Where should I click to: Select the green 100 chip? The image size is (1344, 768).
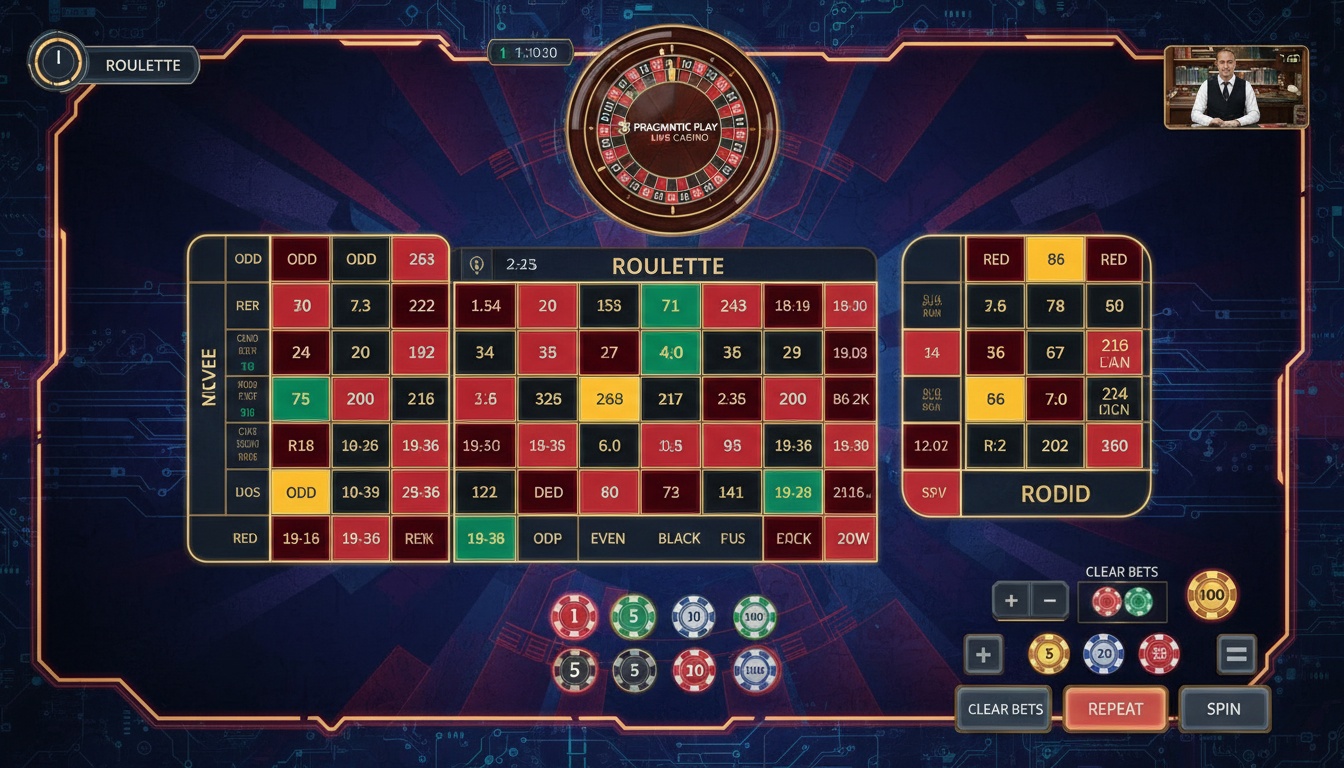[752, 616]
